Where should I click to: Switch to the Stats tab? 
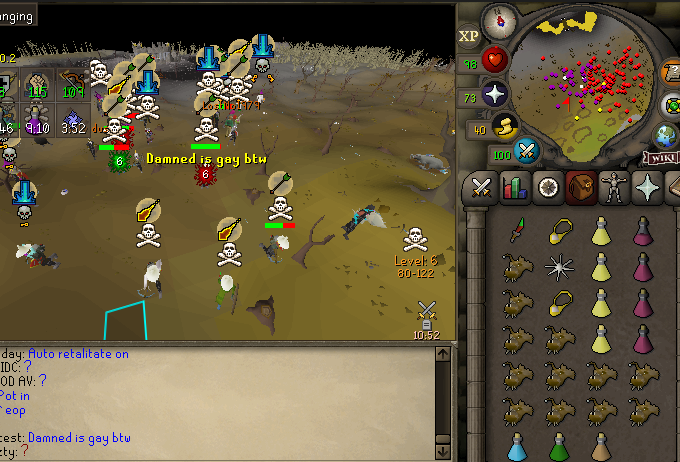515,188
